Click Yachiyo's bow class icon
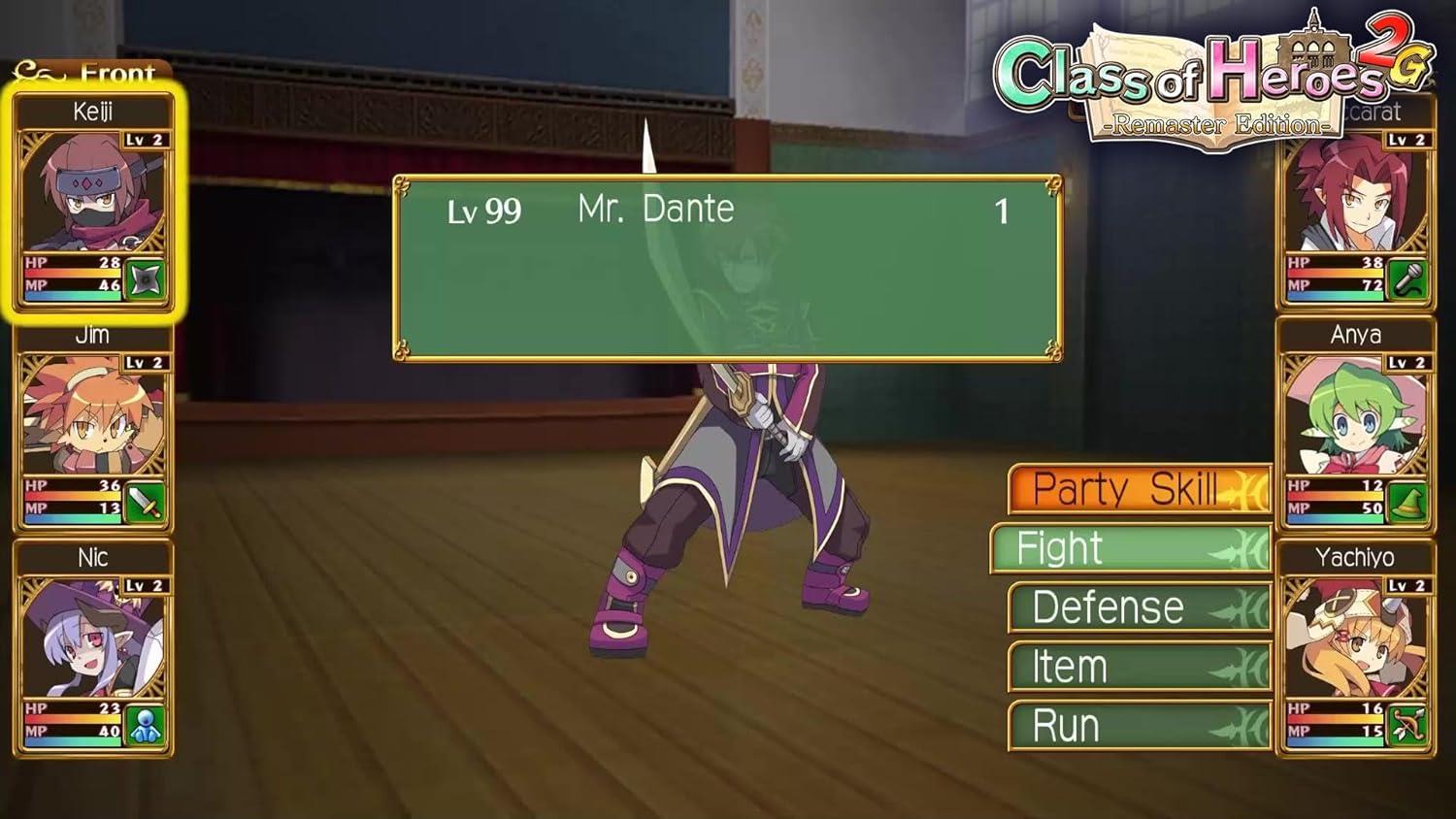Viewport: 1456px width, 819px height. 1407,727
